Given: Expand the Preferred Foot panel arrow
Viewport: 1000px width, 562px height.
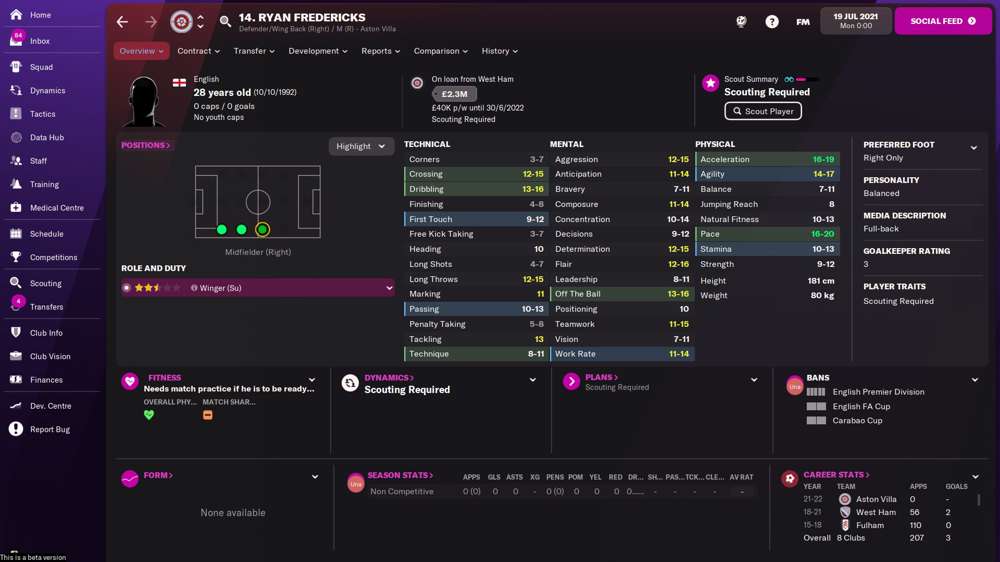Looking at the screenshot, I should pos(974,148).
